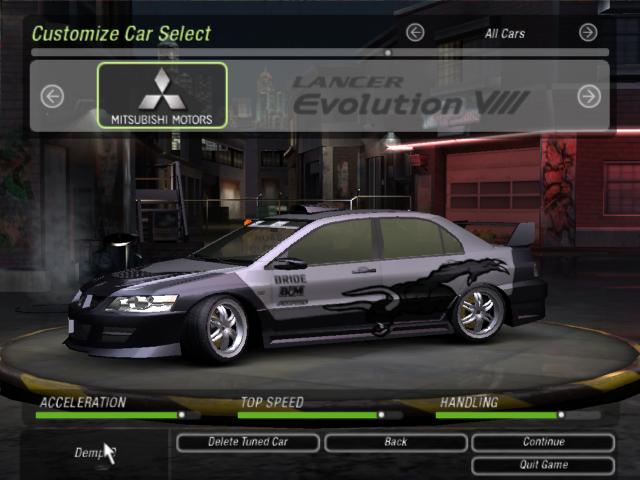Screen dimensions: 640x480
Task: Continue with the selected Lancer
Action: (x=543, y=442)
